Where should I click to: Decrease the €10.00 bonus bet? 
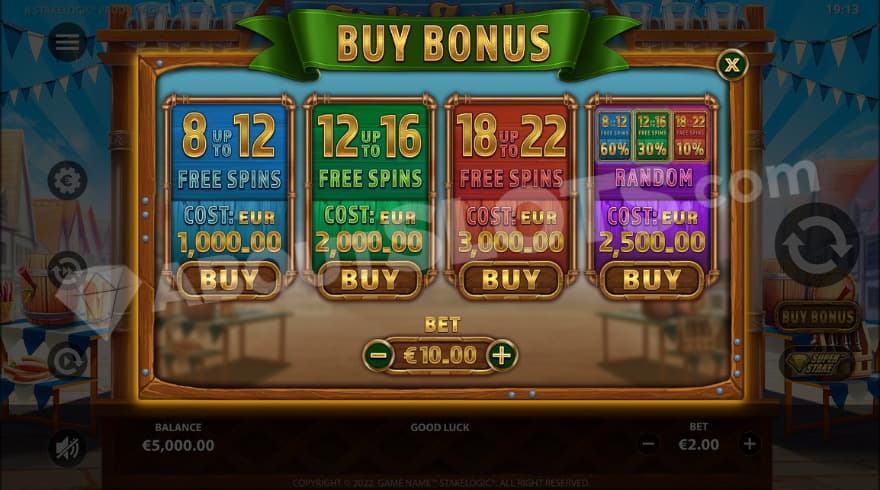378,355
